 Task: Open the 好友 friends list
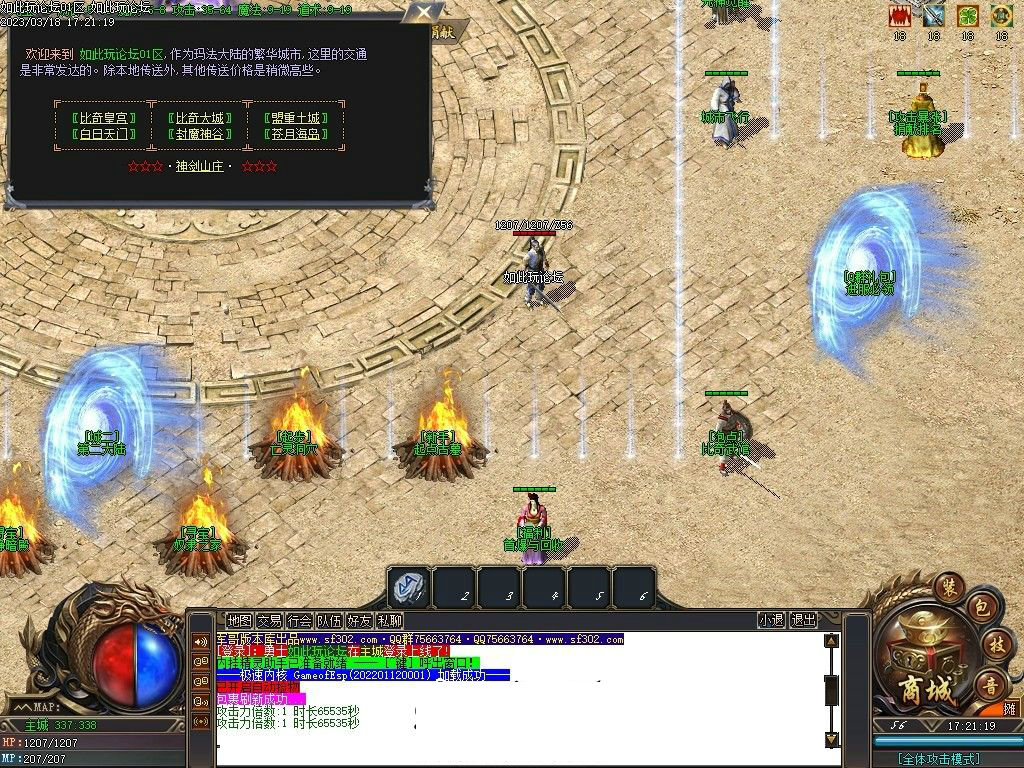[359, 620]
